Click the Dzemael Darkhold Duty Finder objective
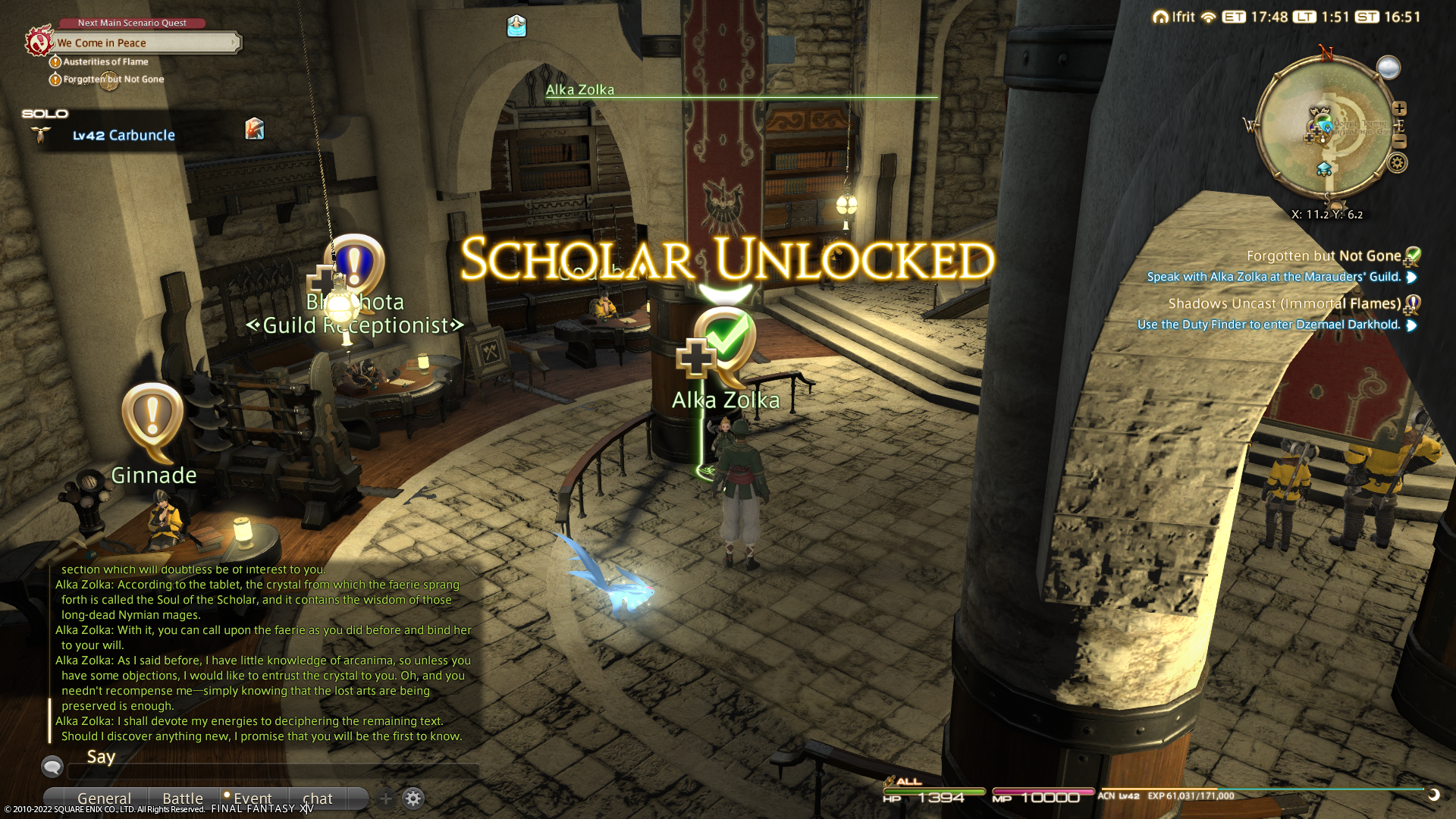Viewport: 1456px width, 819px height. (1268, 325)
